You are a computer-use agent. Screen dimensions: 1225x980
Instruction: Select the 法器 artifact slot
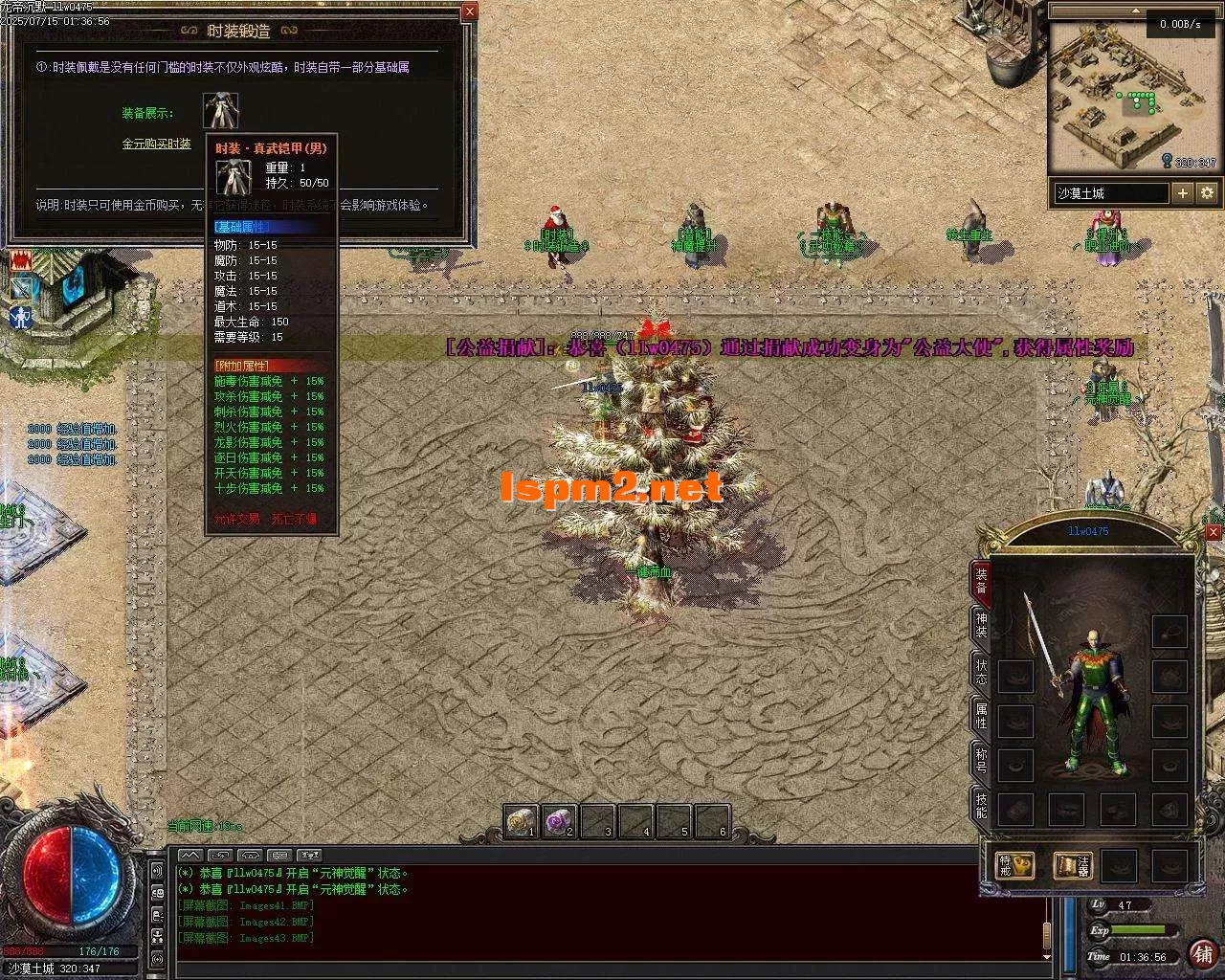tap(1073, 866)
